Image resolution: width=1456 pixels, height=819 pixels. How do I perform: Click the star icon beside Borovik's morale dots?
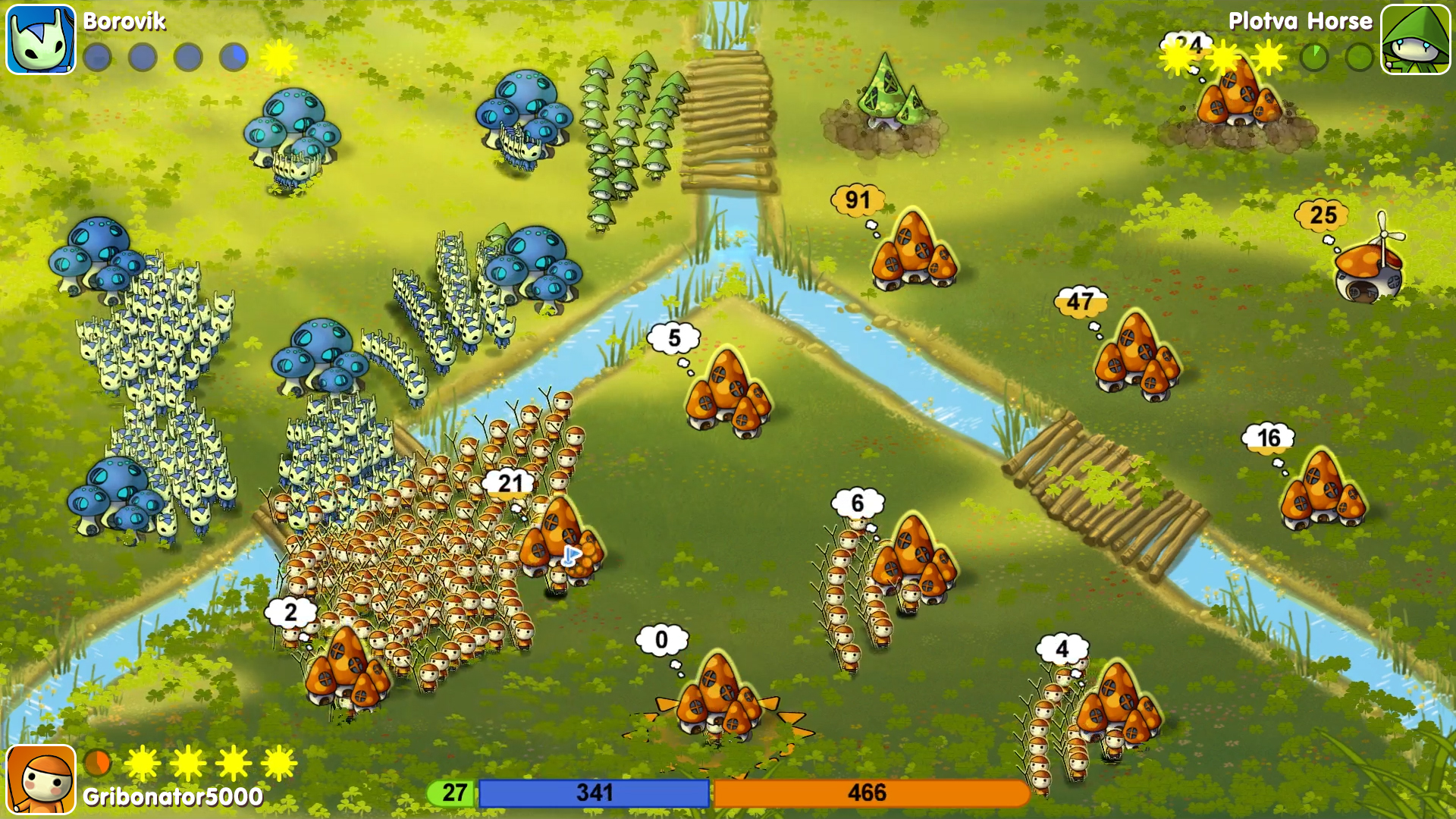(x=279, y=57)
